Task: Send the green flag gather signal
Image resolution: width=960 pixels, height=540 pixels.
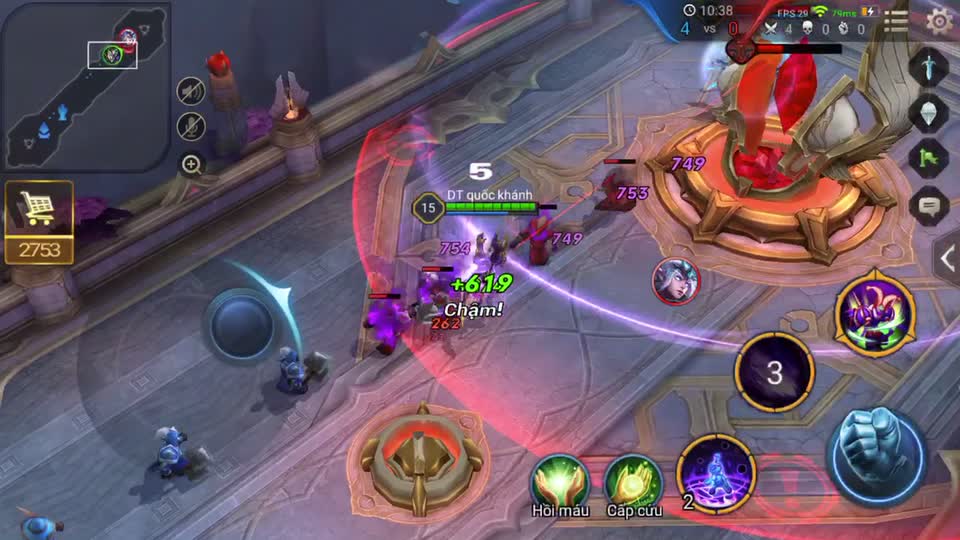Action: pyautogui.click(x=929, y=158)
